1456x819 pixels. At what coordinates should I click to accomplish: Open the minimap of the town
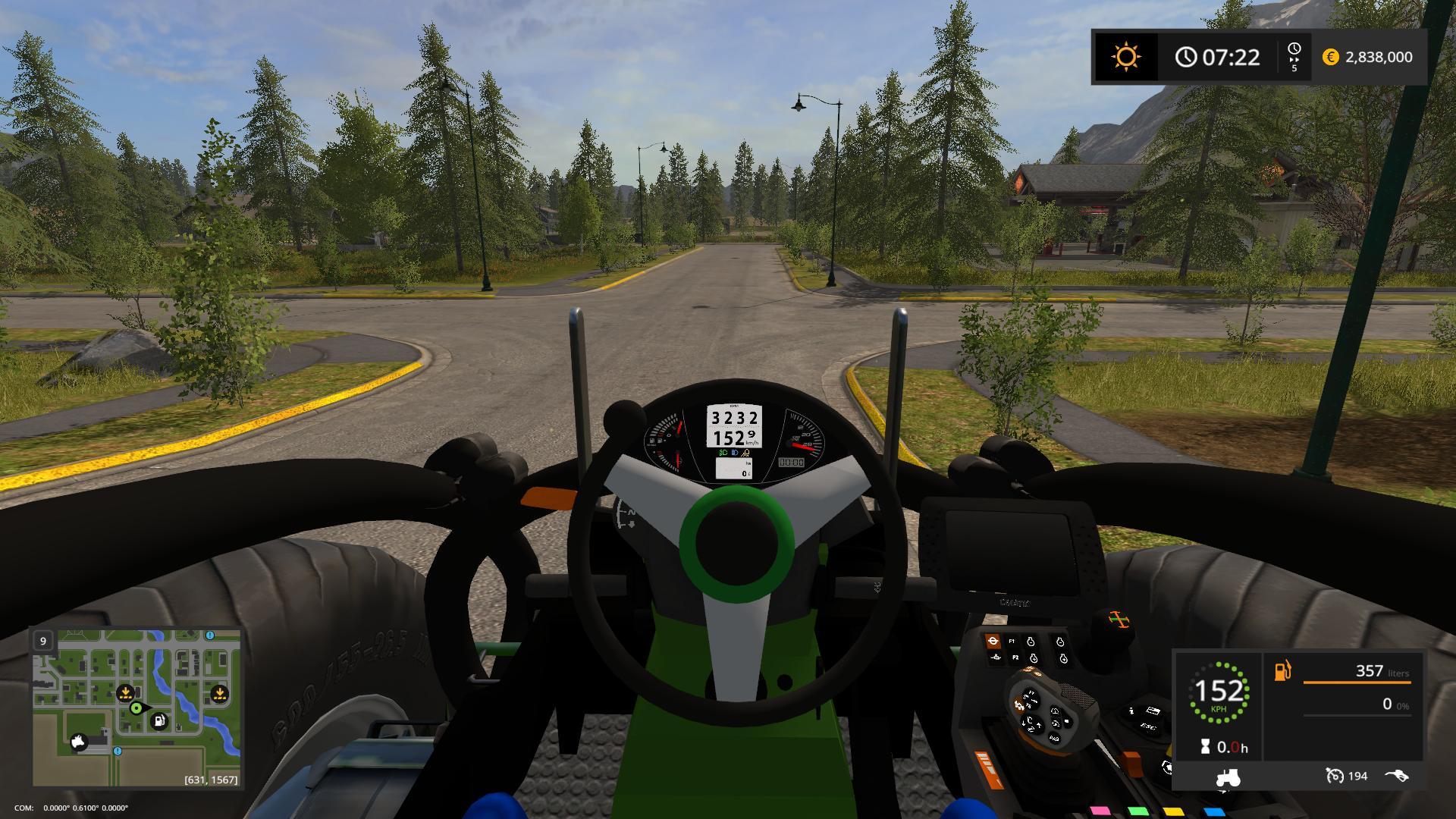coord(136,707)
